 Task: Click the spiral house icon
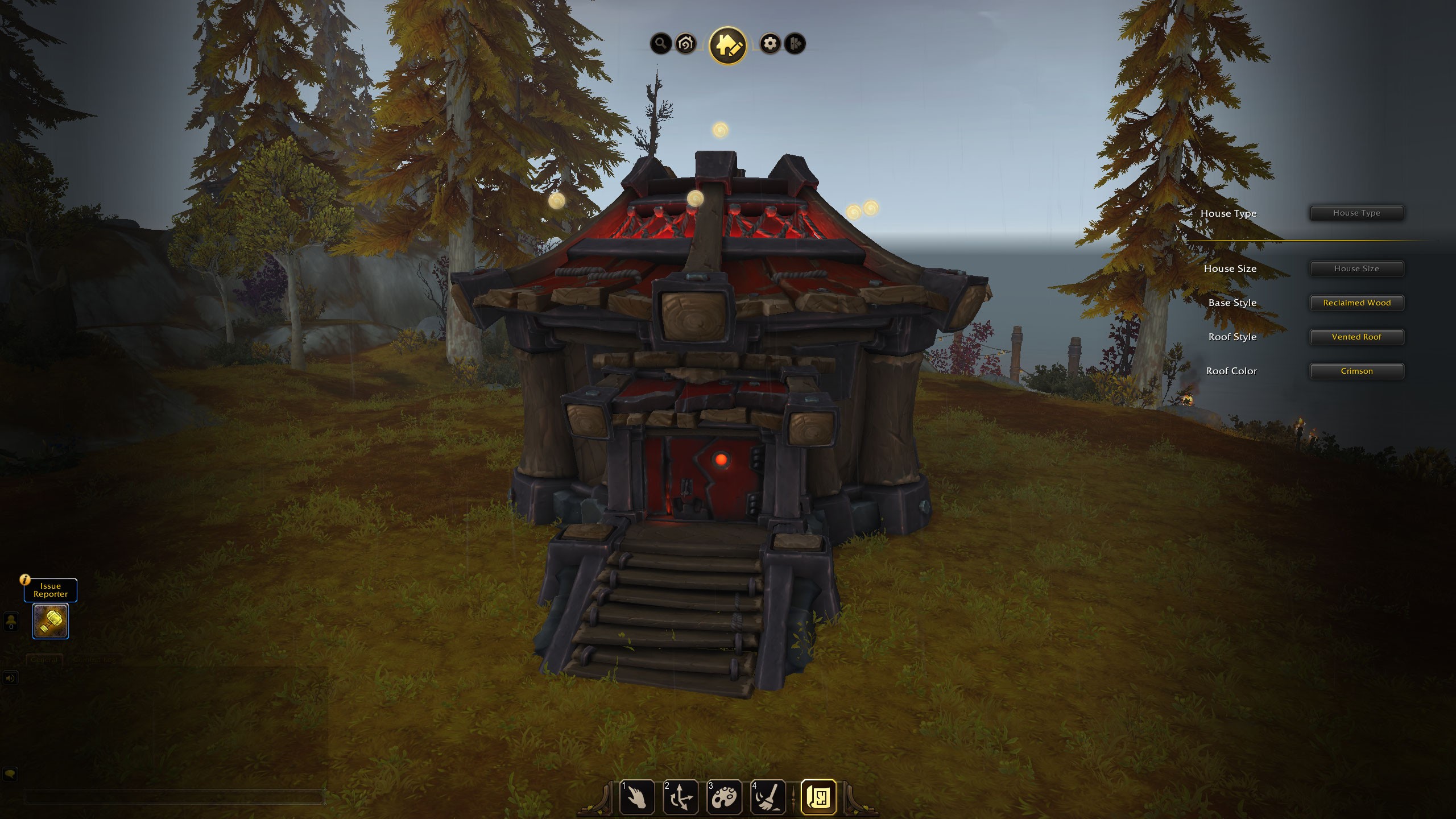click(x=686, y=43)
